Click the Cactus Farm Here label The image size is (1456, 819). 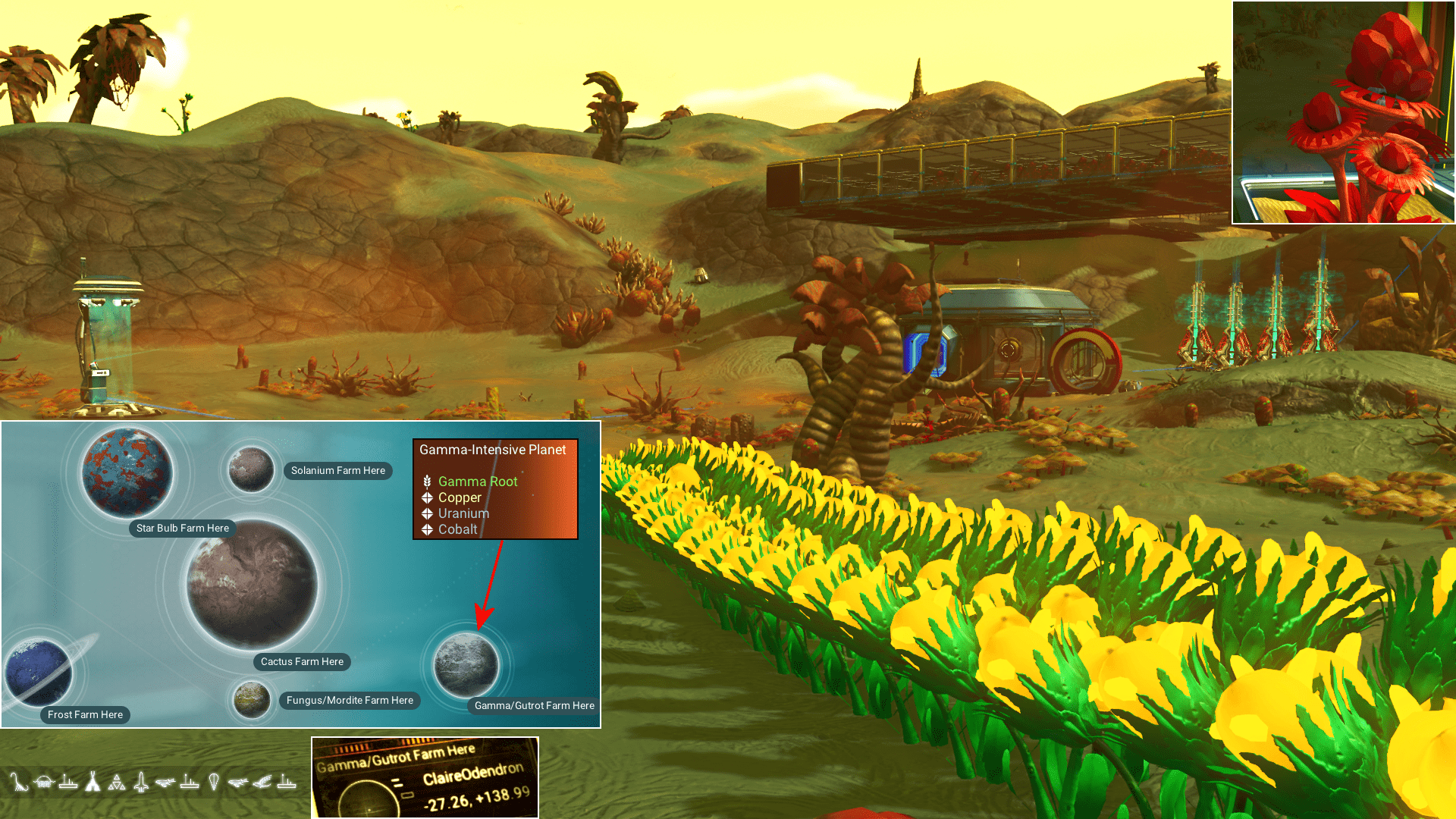pyautogui.click(x=302, y=661)
